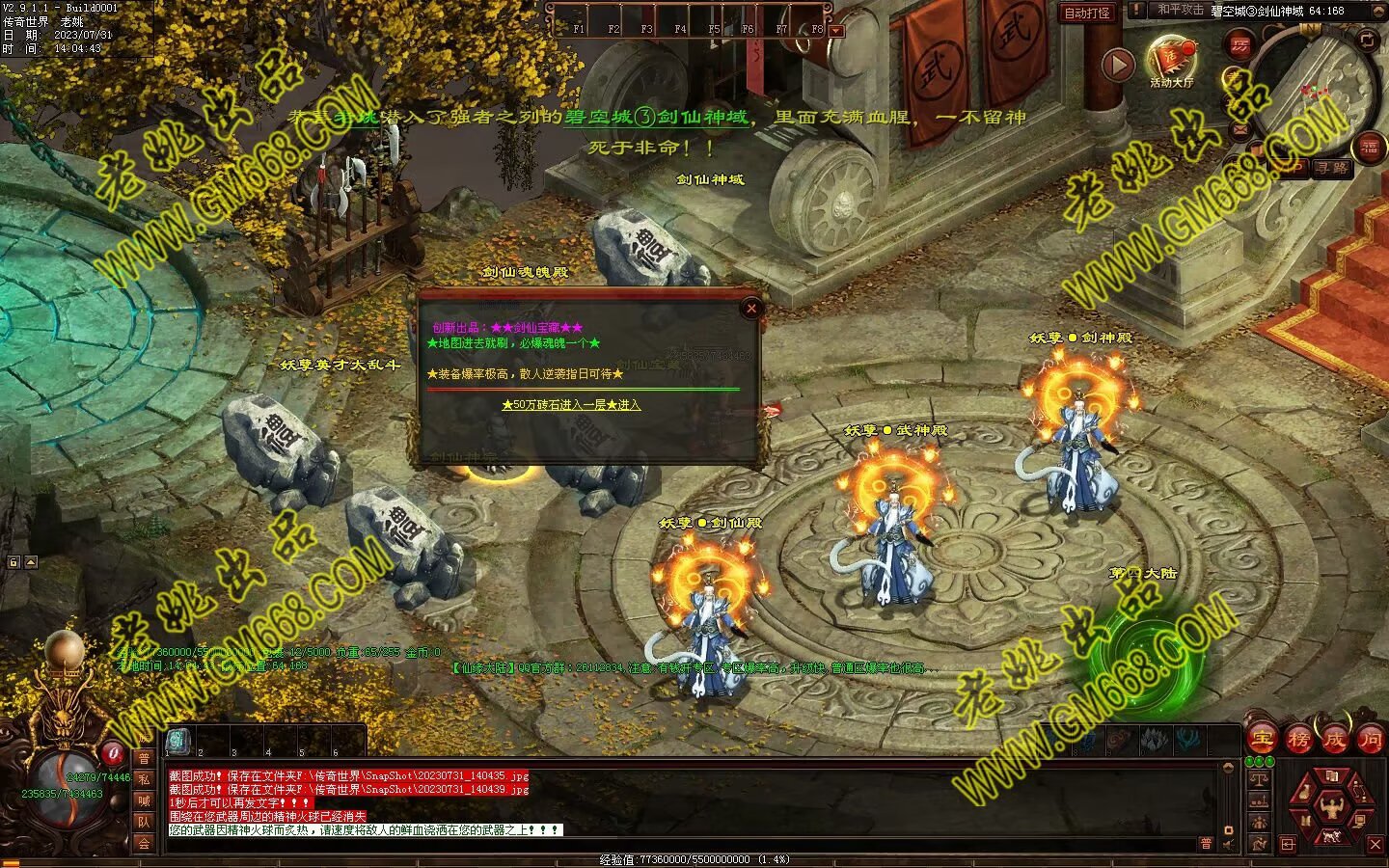Open the 活动大厅 events hall icon
This screenshot has height=868, width=1389.
[x=1171, y=60]
